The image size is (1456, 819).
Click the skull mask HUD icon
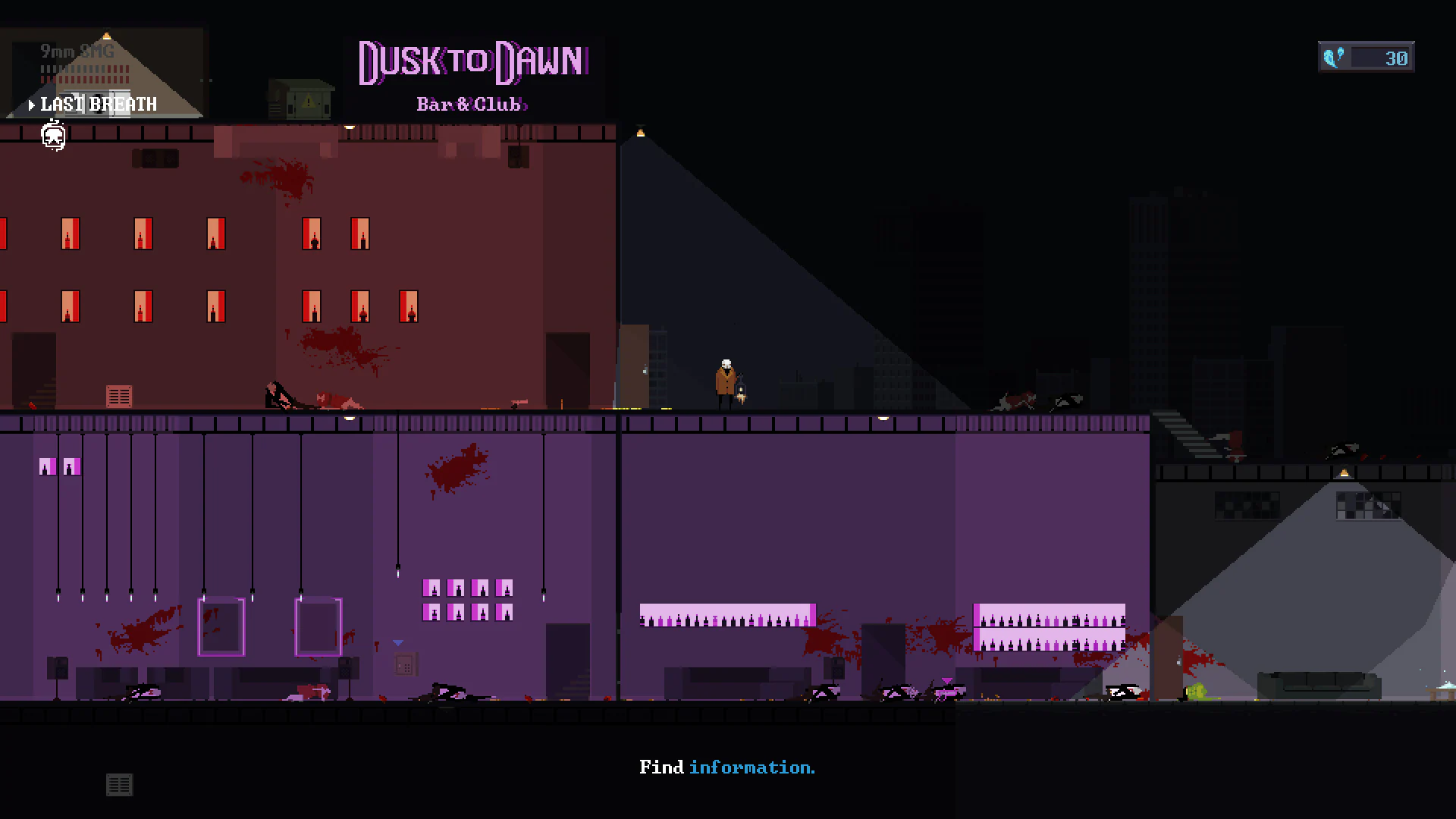click(52, 136)
